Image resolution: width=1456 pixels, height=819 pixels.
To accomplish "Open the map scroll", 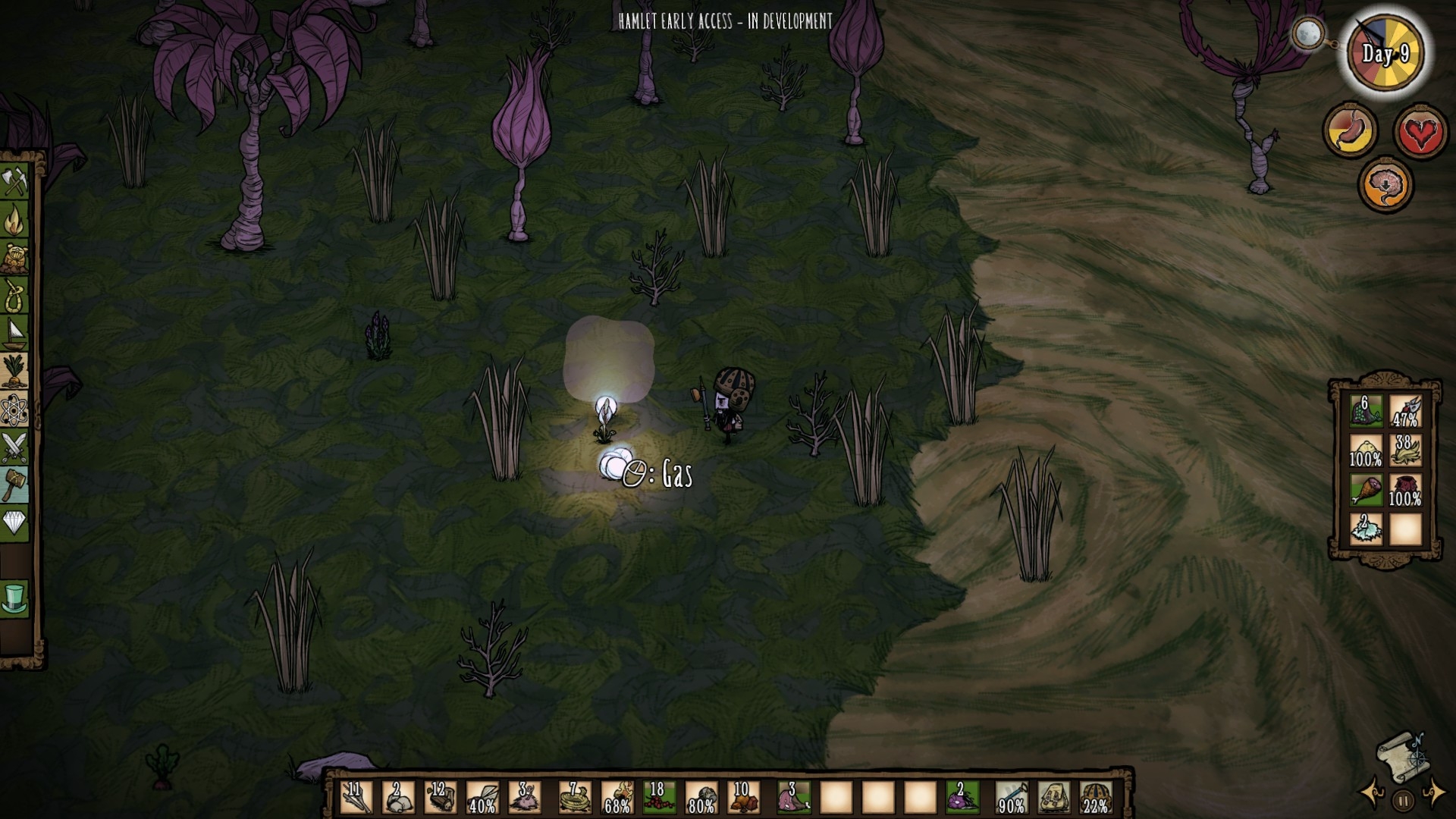I will point(1401,757).
